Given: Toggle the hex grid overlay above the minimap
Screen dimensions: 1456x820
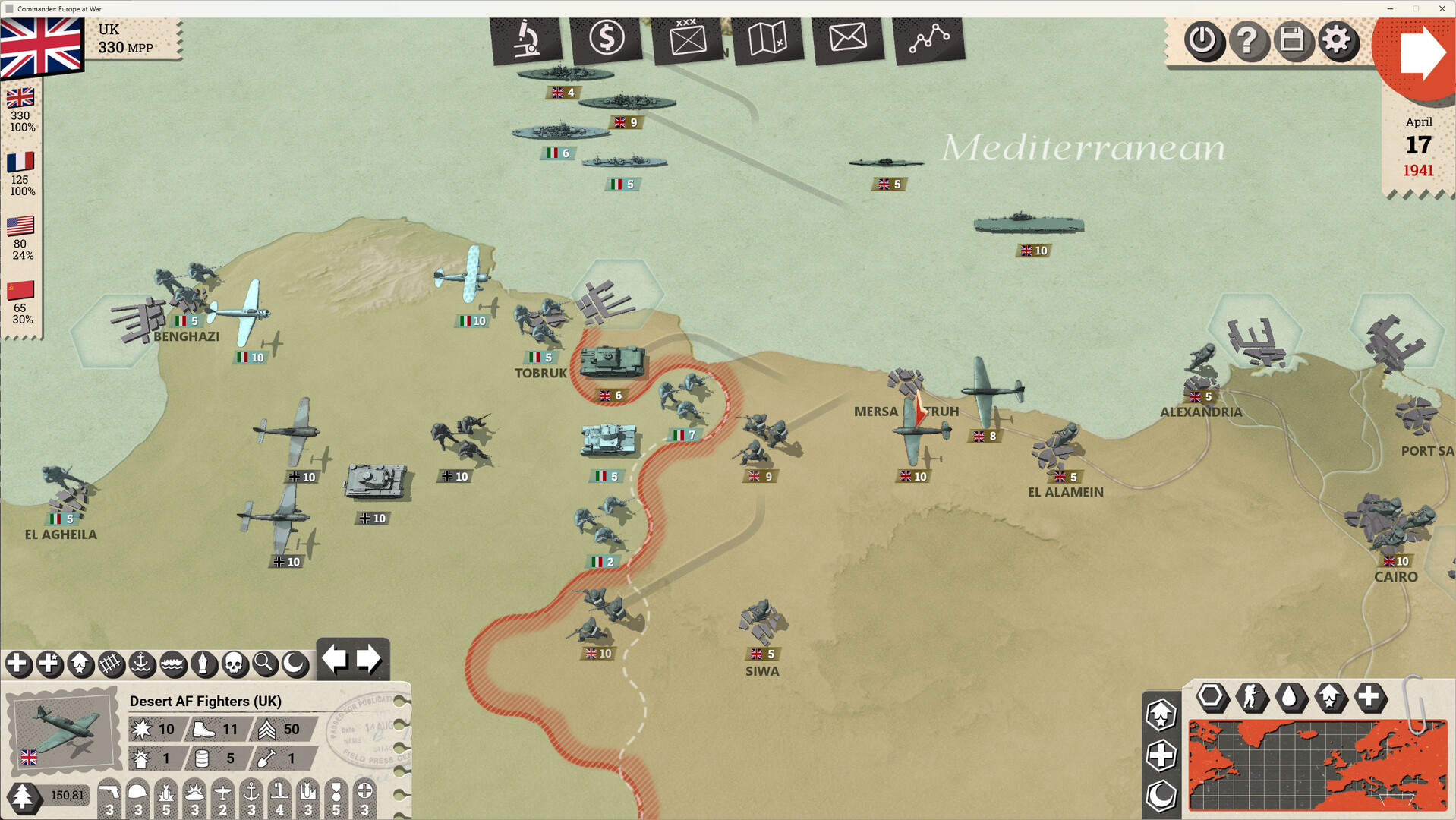Looking at the screenshot, I should tap(1212, 699).
